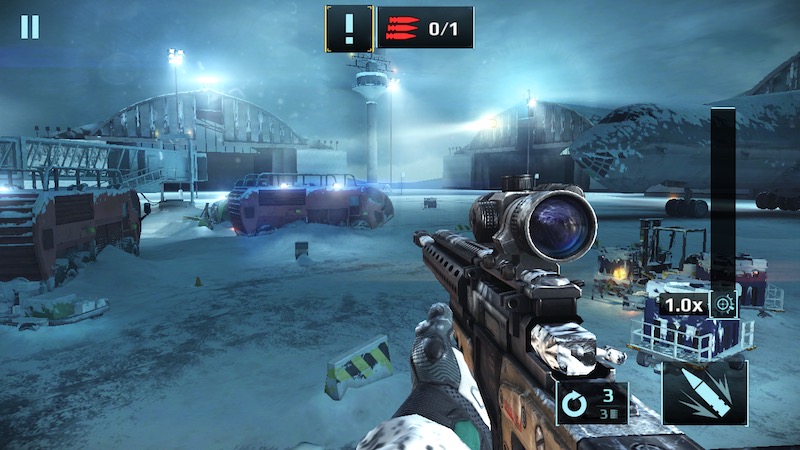The width and height of the screenshot is (800, 450).
Task: Pause the game
Action: click(30, 27)
